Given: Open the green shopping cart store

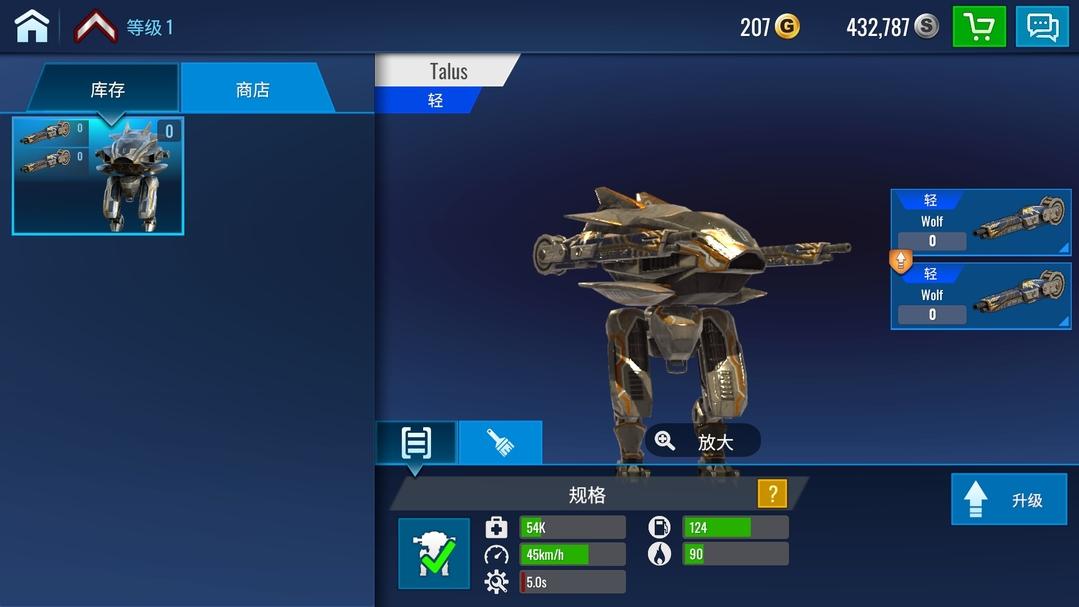Looking at the screenshot, I should click(x=978, y=27).
